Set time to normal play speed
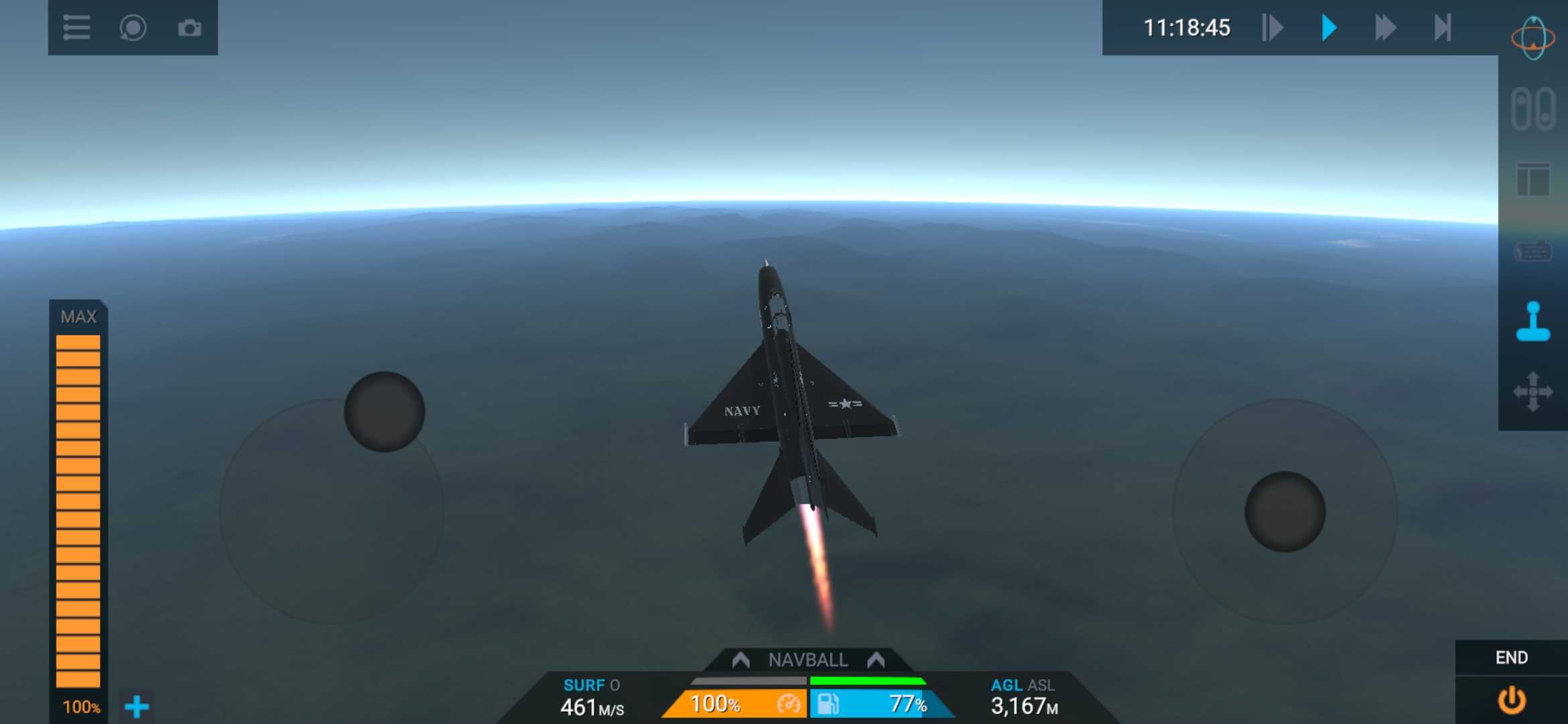The height and width of the screenshot is (724, 1568). (1329, 28)
